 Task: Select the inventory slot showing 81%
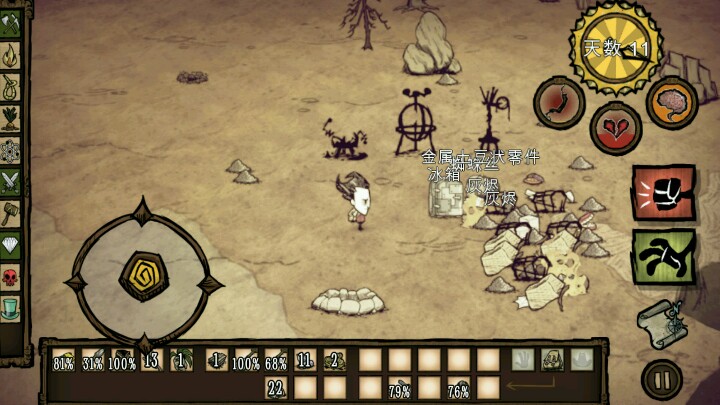[x=64, y=360]
